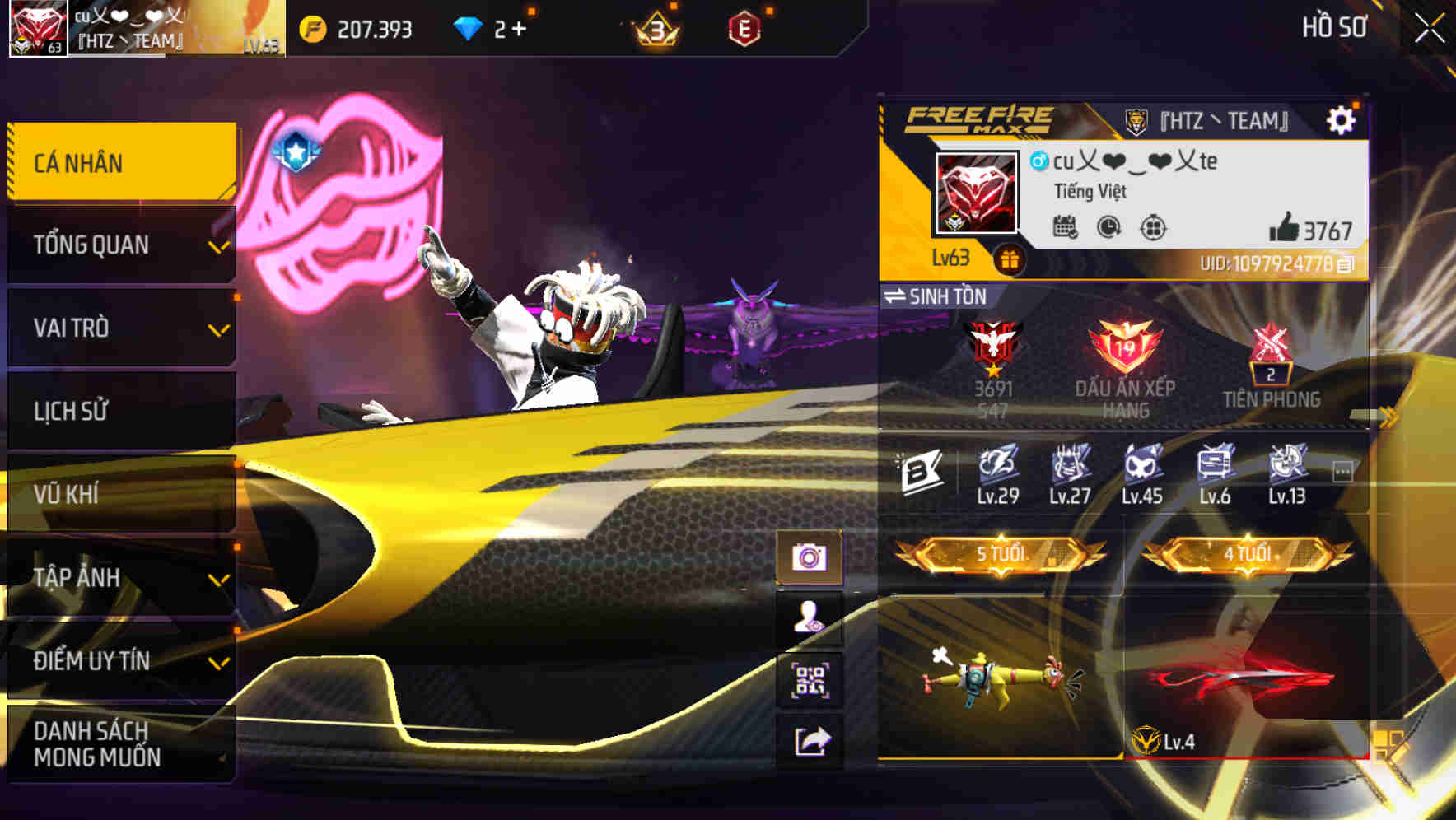Open the QR code icon
The width and height of the screenshot is (1456, 820).
click(811, 674)
